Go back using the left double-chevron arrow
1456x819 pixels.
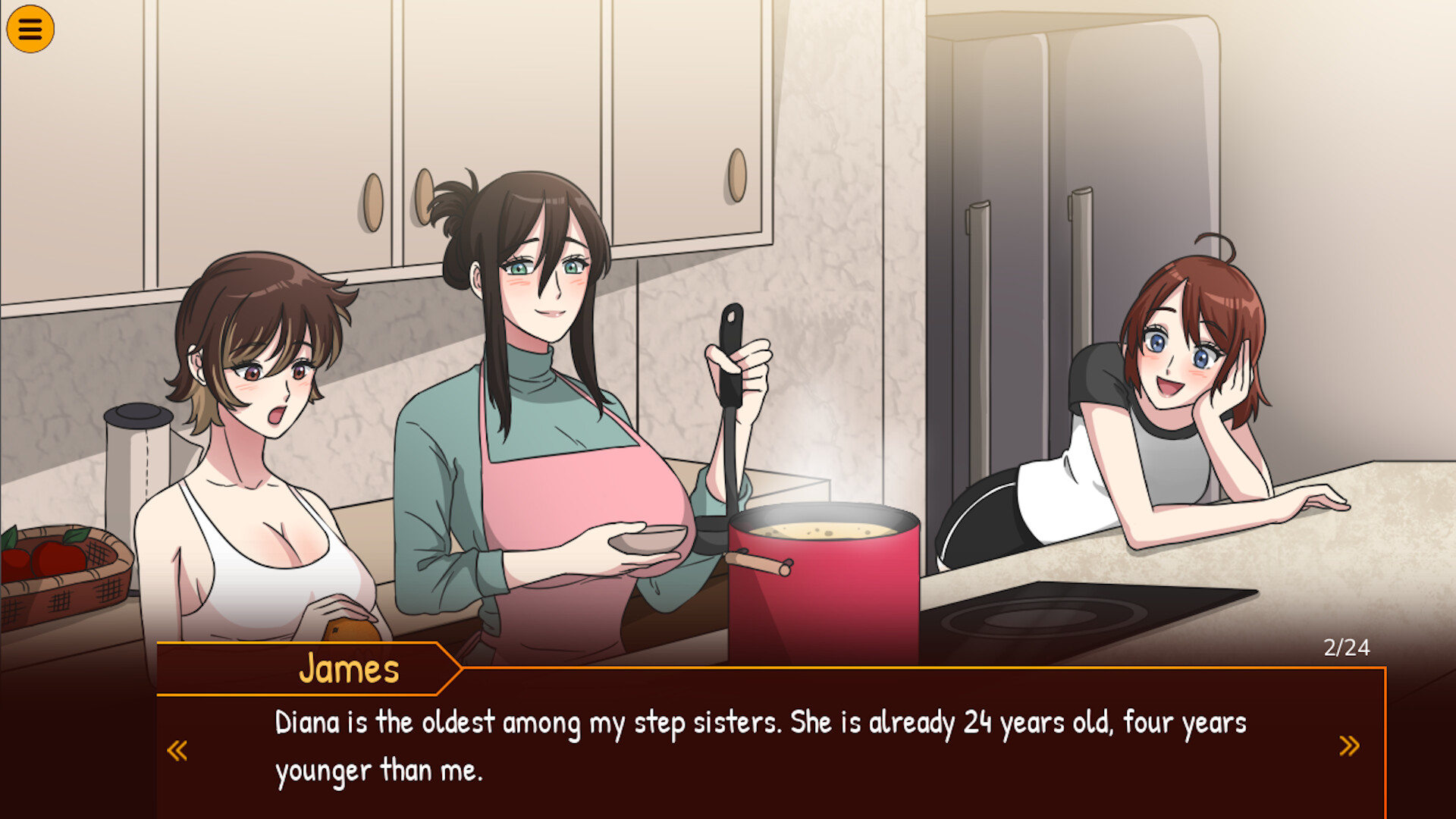178,749
